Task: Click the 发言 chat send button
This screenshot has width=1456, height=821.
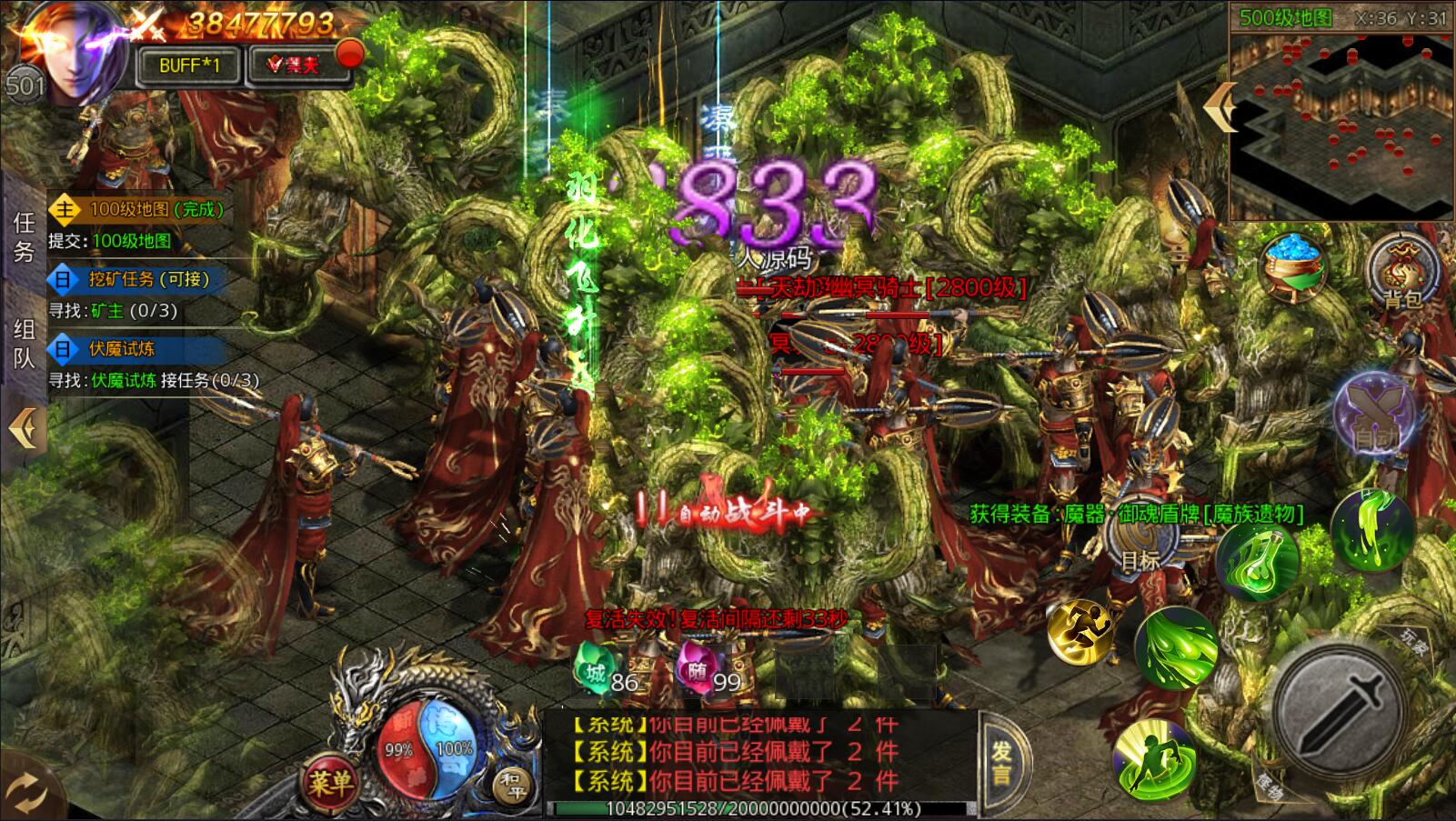Action: point(1001,764)
